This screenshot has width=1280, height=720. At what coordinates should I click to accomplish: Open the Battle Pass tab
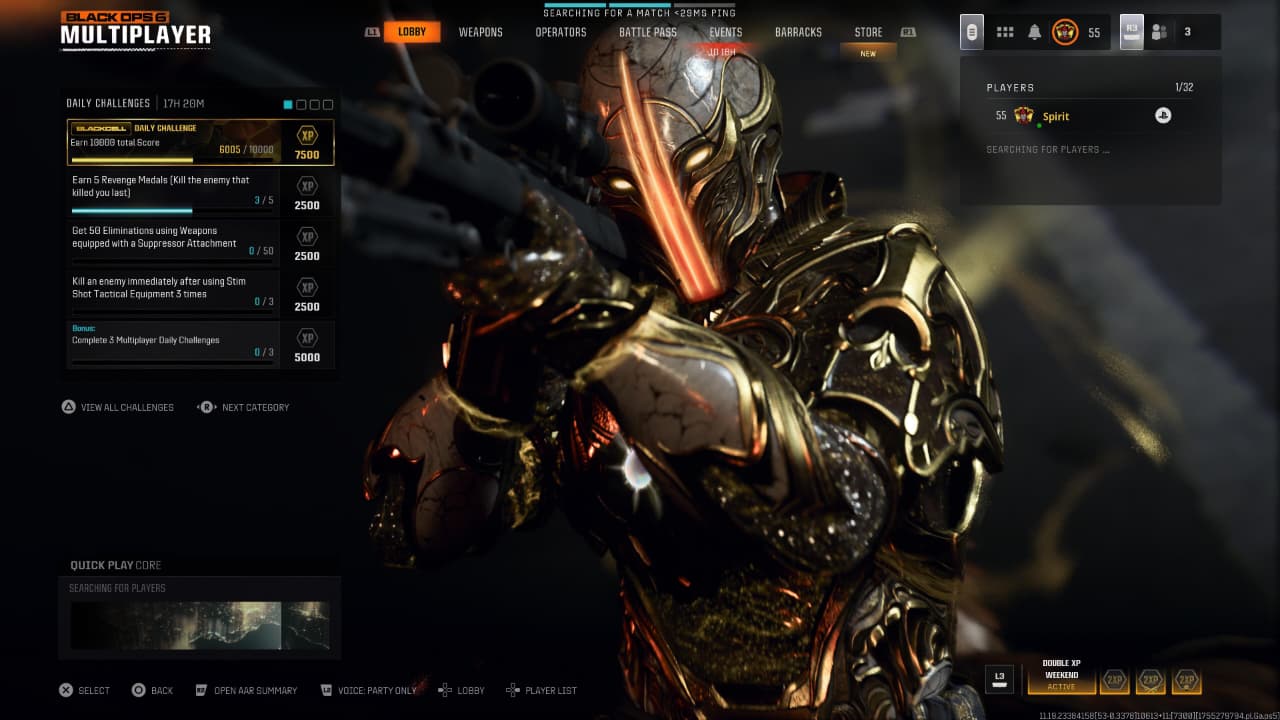[x=648, y=32]
